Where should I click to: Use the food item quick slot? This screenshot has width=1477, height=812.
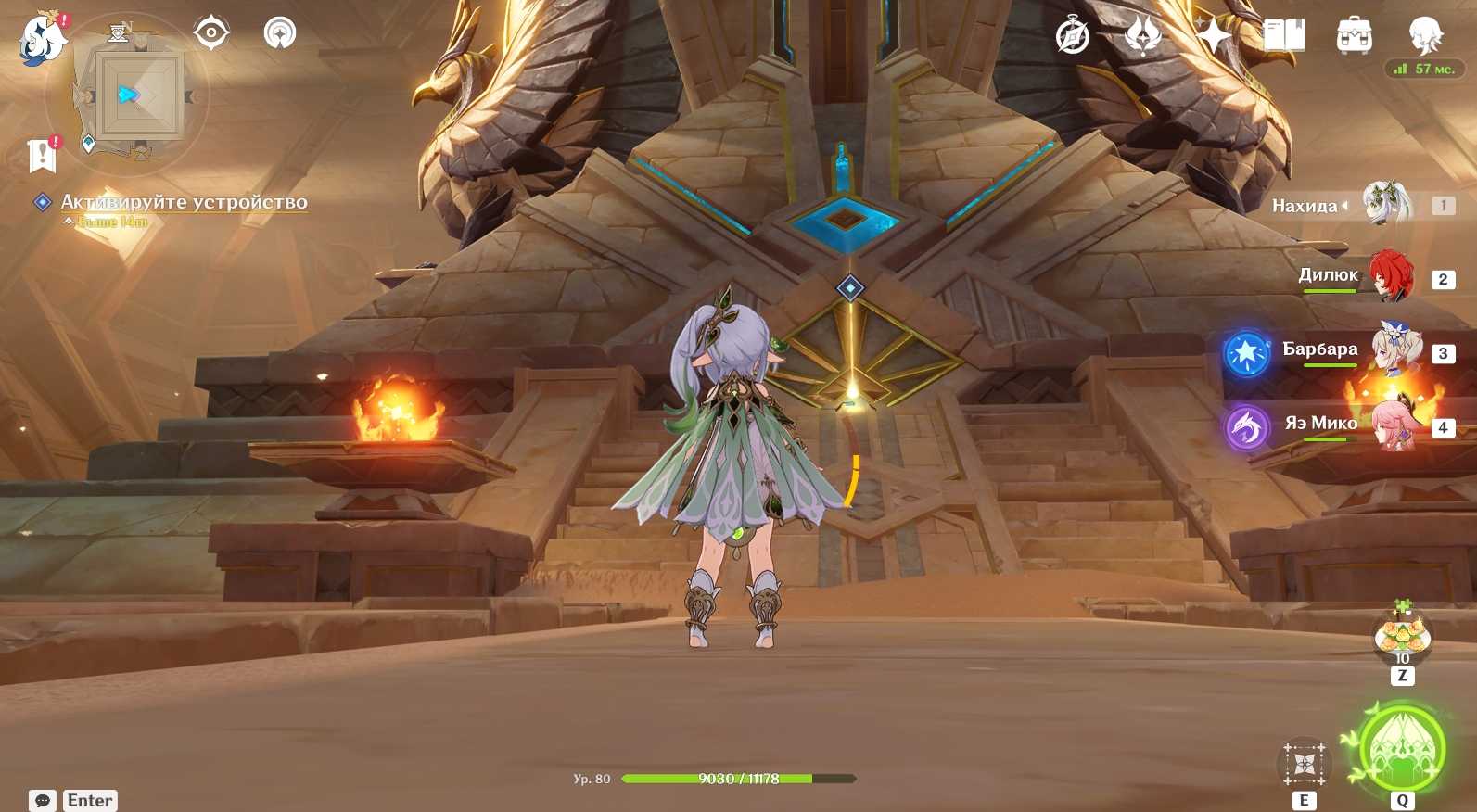[1402, 636]
